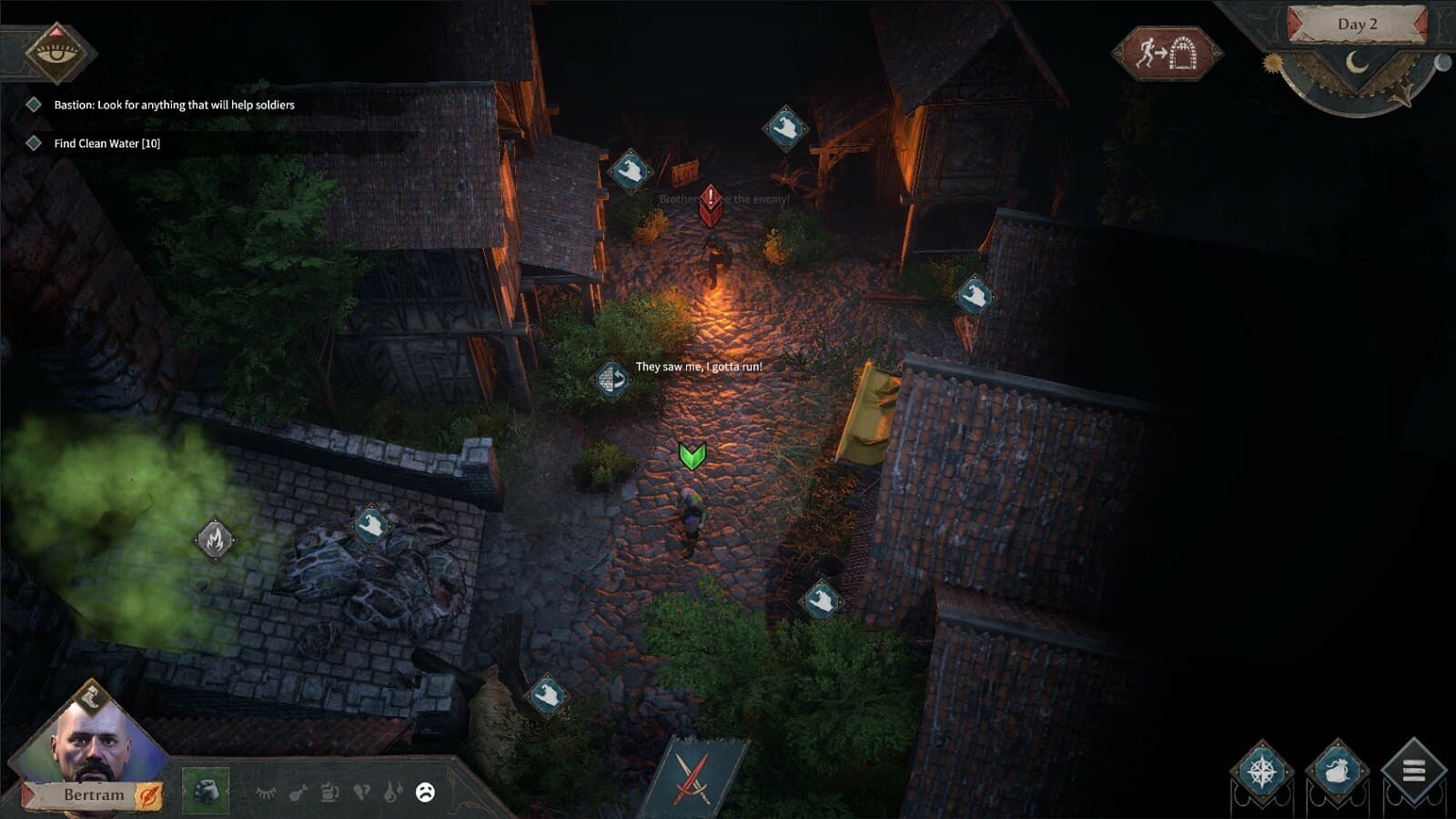The width and height of the screenshot is (1456, 819).
Task: Click the red flame toggle beside Bertram's name
Action: click(148, 794)
